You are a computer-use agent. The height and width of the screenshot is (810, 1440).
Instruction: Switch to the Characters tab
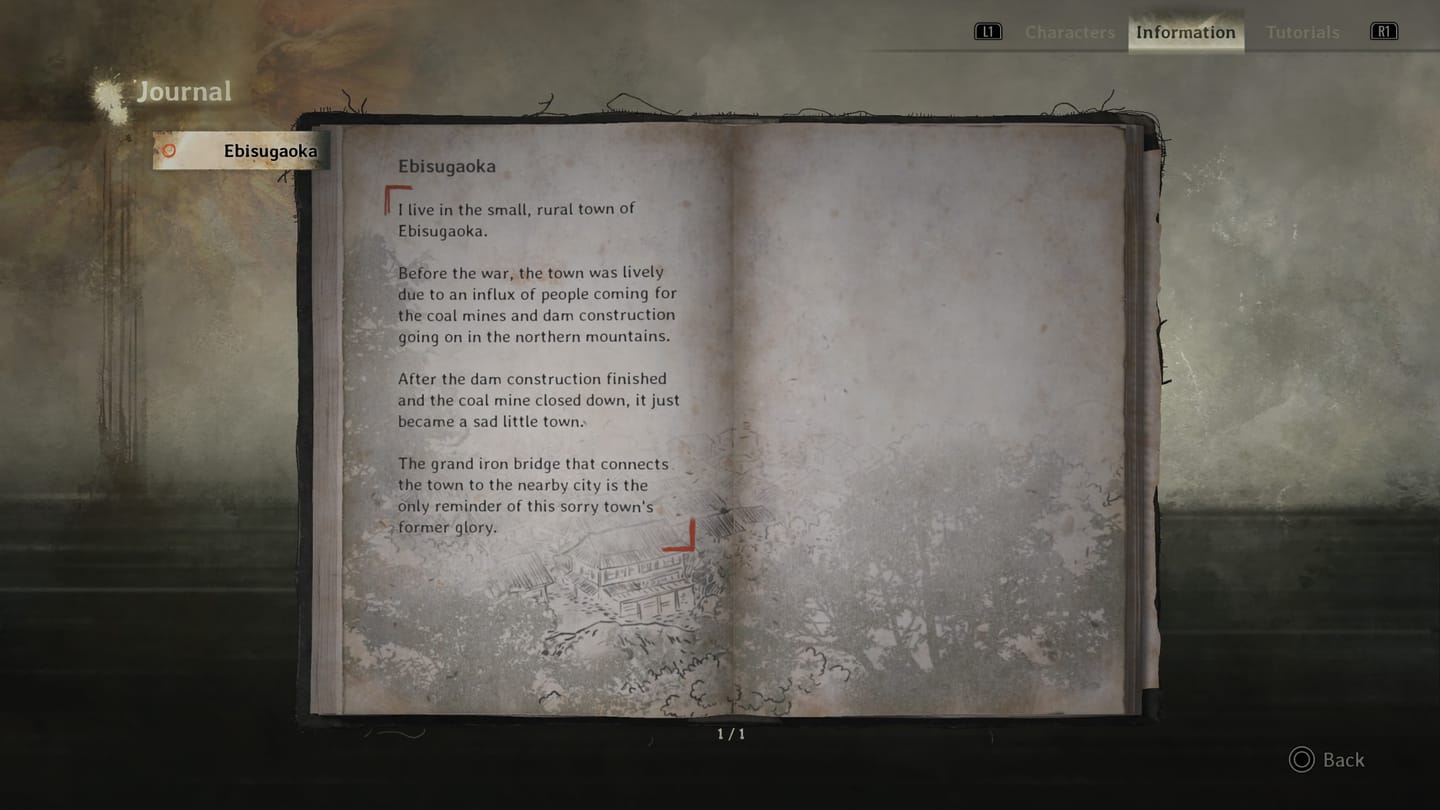1070,32
